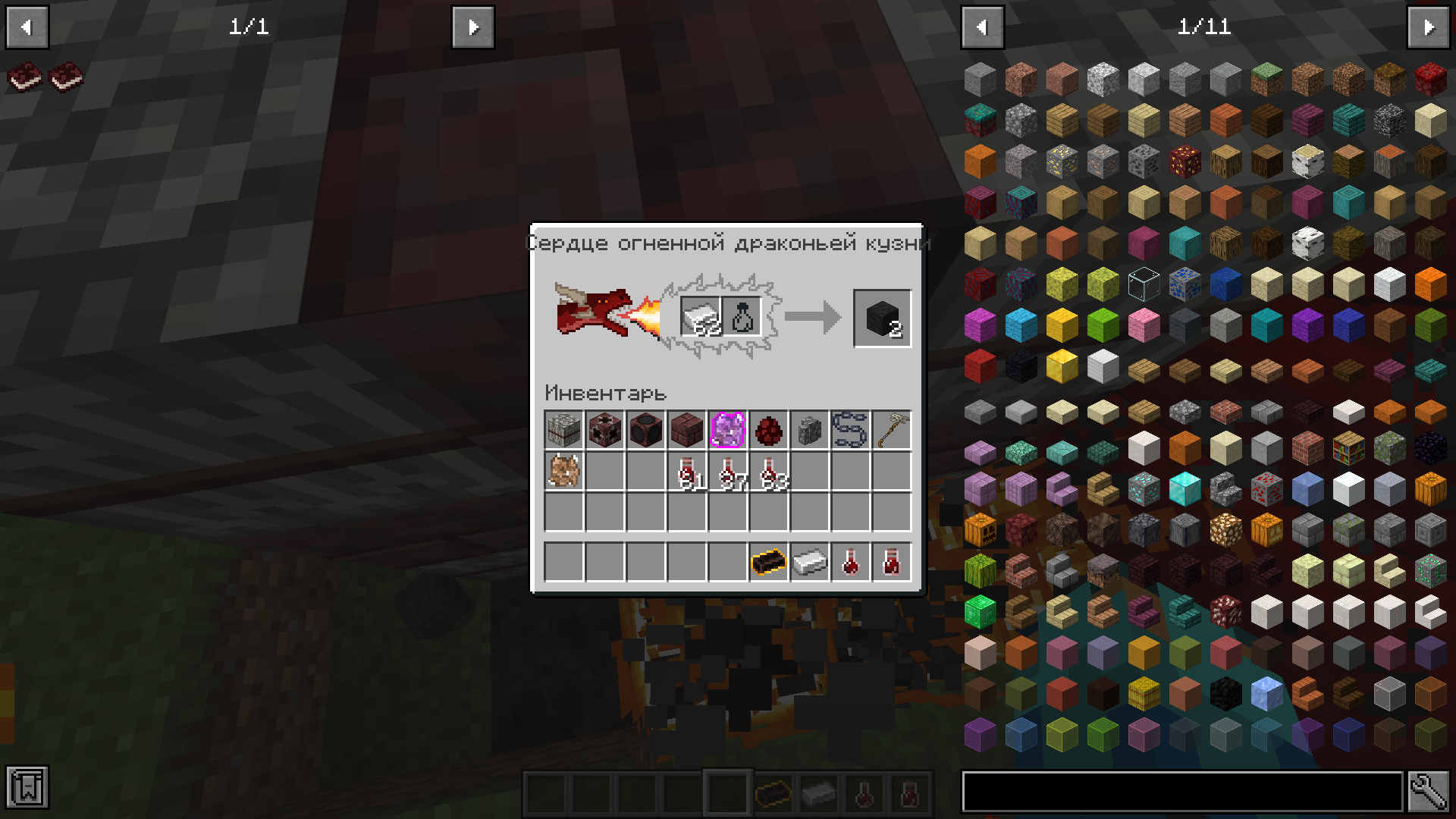Click the scythe tool in the inventory
Viewport: 1456px width, 819px height.
(x=891, y=431)
